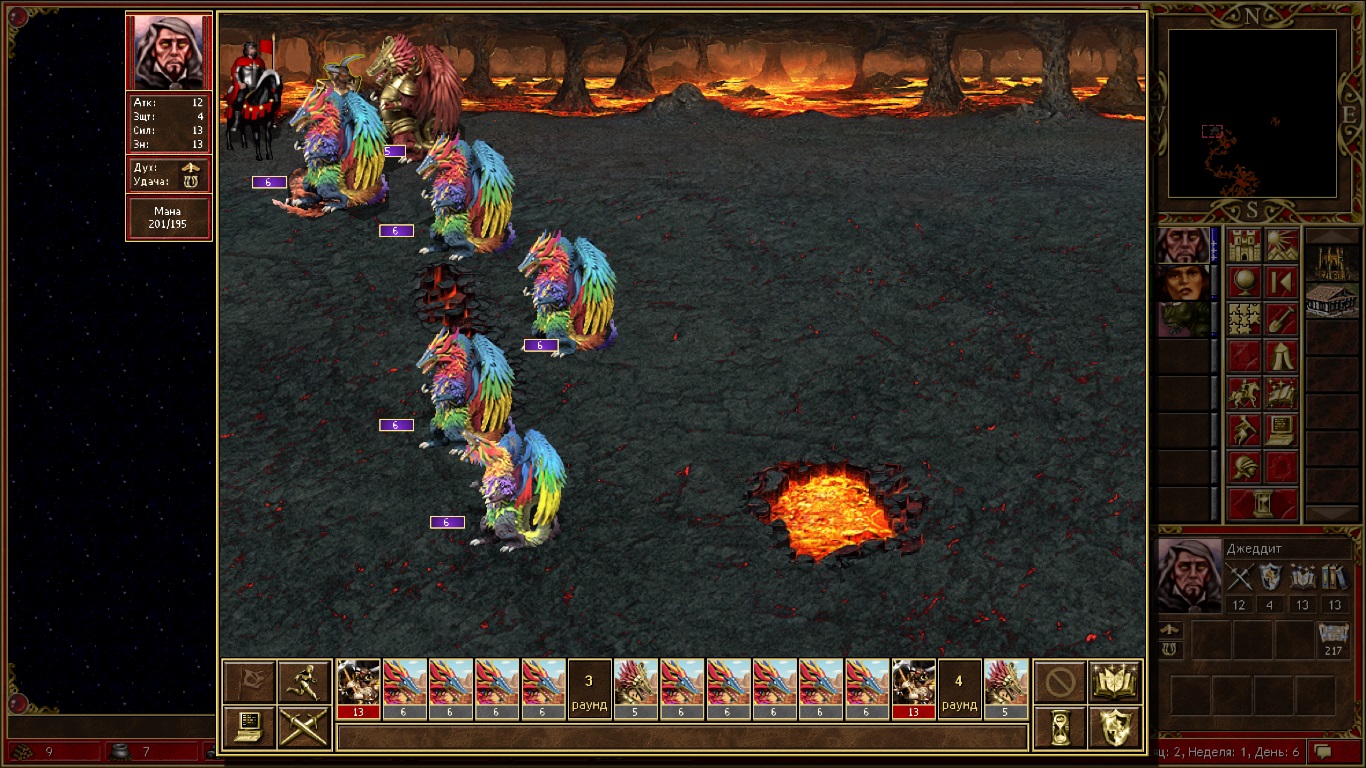Select the dark-haired hero portrait
The width and height of the screenshot is (1366, 768).
pyautogui.click(x=1182, y=283)
